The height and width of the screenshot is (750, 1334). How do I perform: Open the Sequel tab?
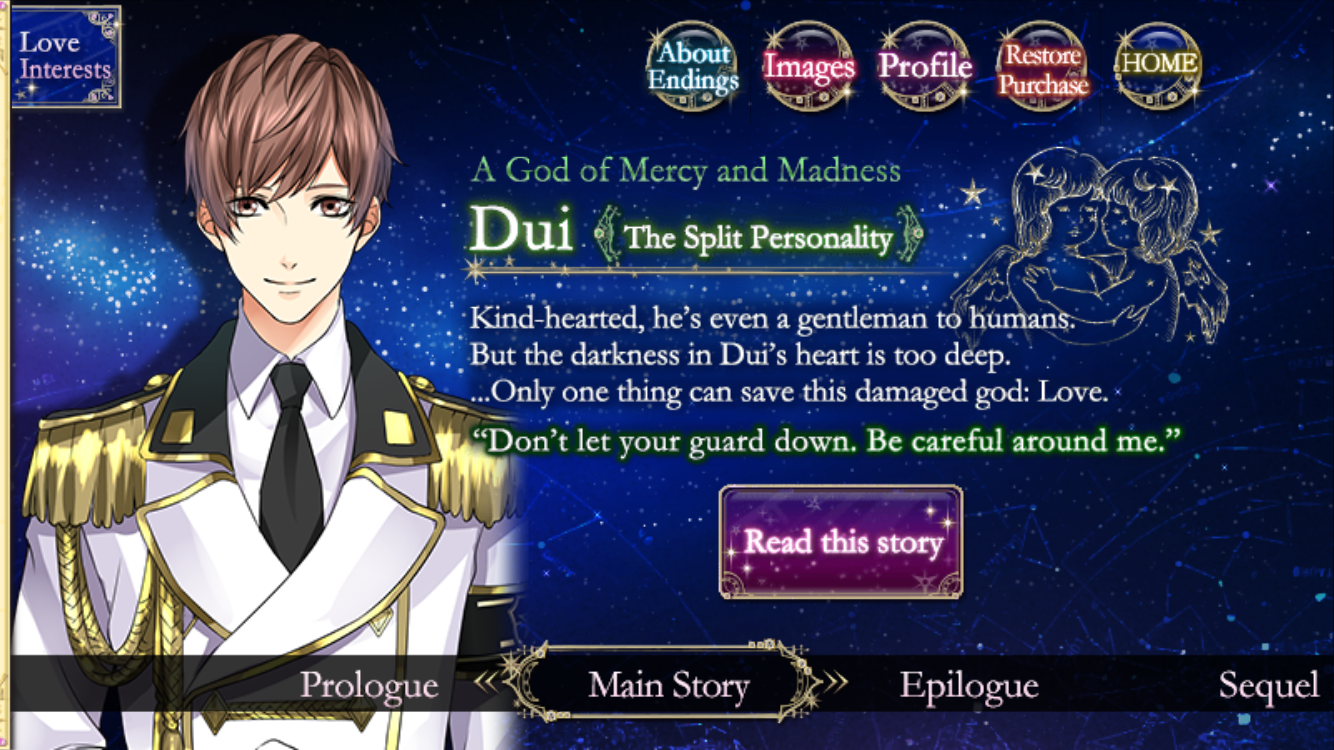click(x=1270, y=686)
